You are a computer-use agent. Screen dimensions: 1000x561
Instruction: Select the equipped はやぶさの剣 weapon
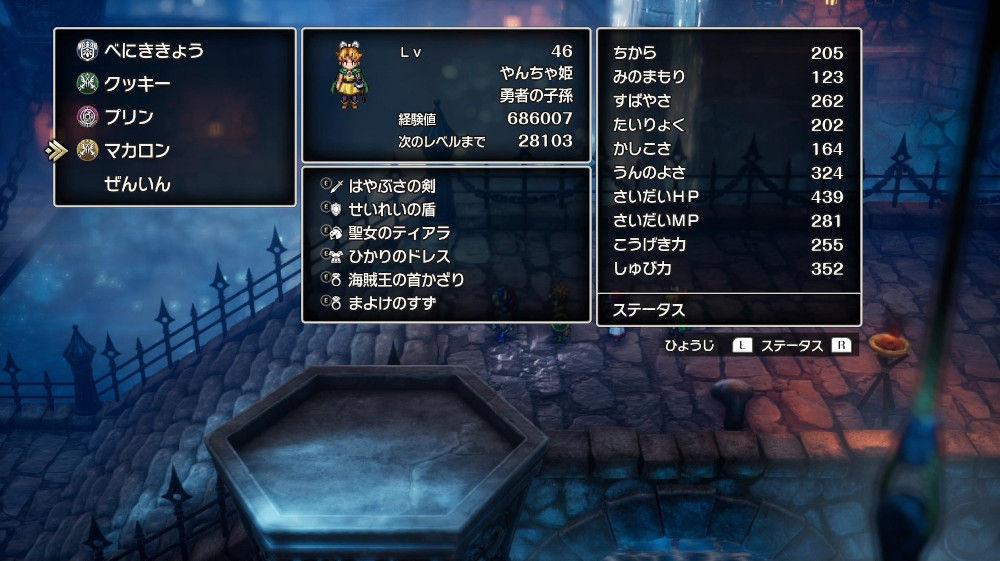[x=391, y=185]
